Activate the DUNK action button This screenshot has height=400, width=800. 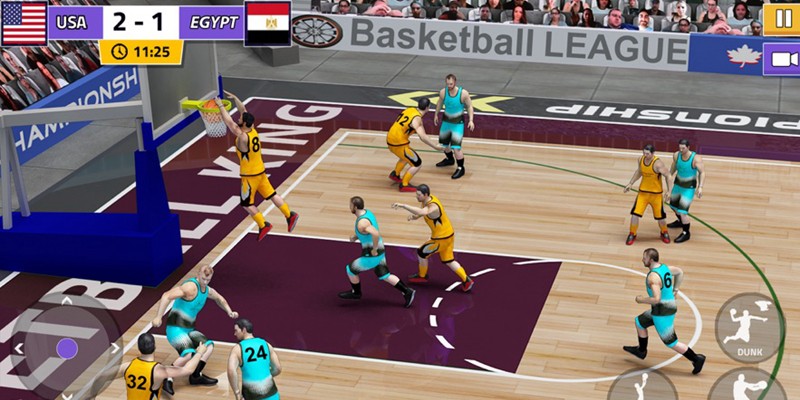pyautogui.click(x=749, y=327)
